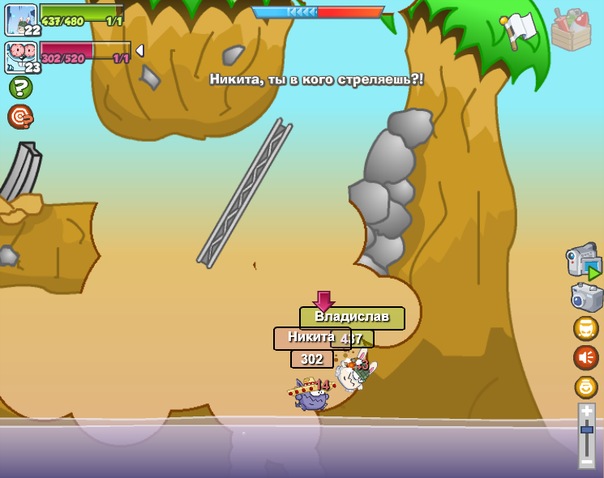Zoom out with the minus button
This screenshot has height=478, width=604.
tap(587, 462)
